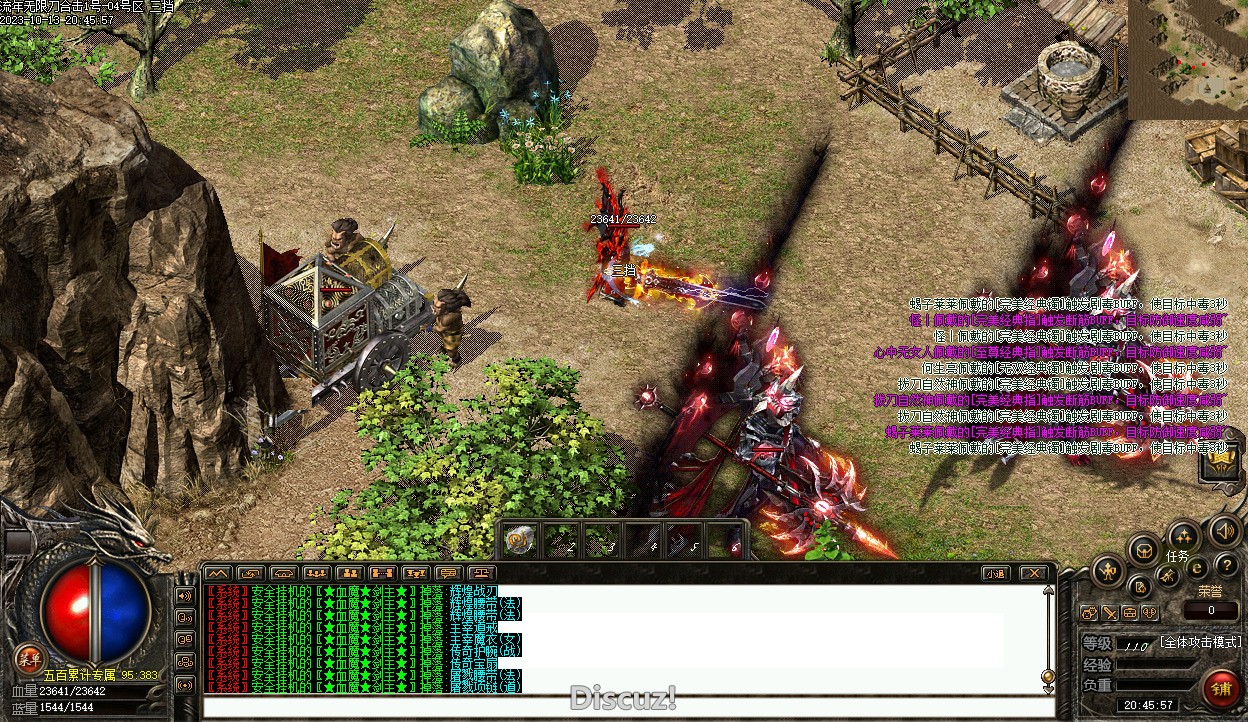This screenshot has width=1248, height=722.
Task: Open the red 铺 shop button
Action: [1220, 688]
